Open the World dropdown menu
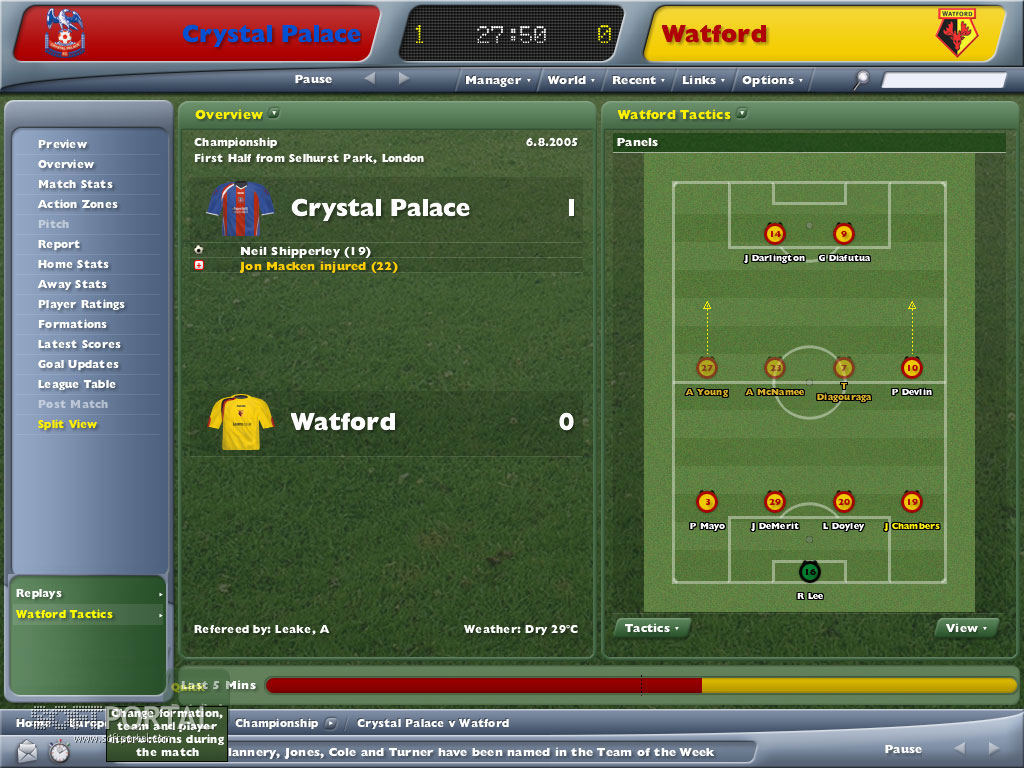Viewport: 1024px width, 768px height. (x=570, y=80)
